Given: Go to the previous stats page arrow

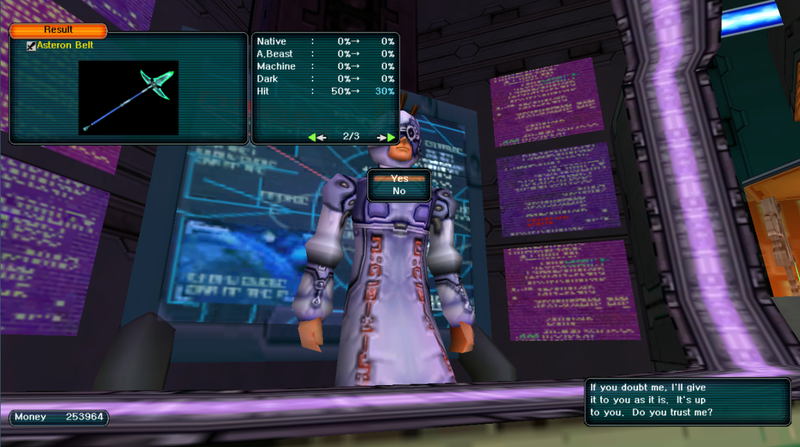Looking at the screenshot, I should point(317,136).
